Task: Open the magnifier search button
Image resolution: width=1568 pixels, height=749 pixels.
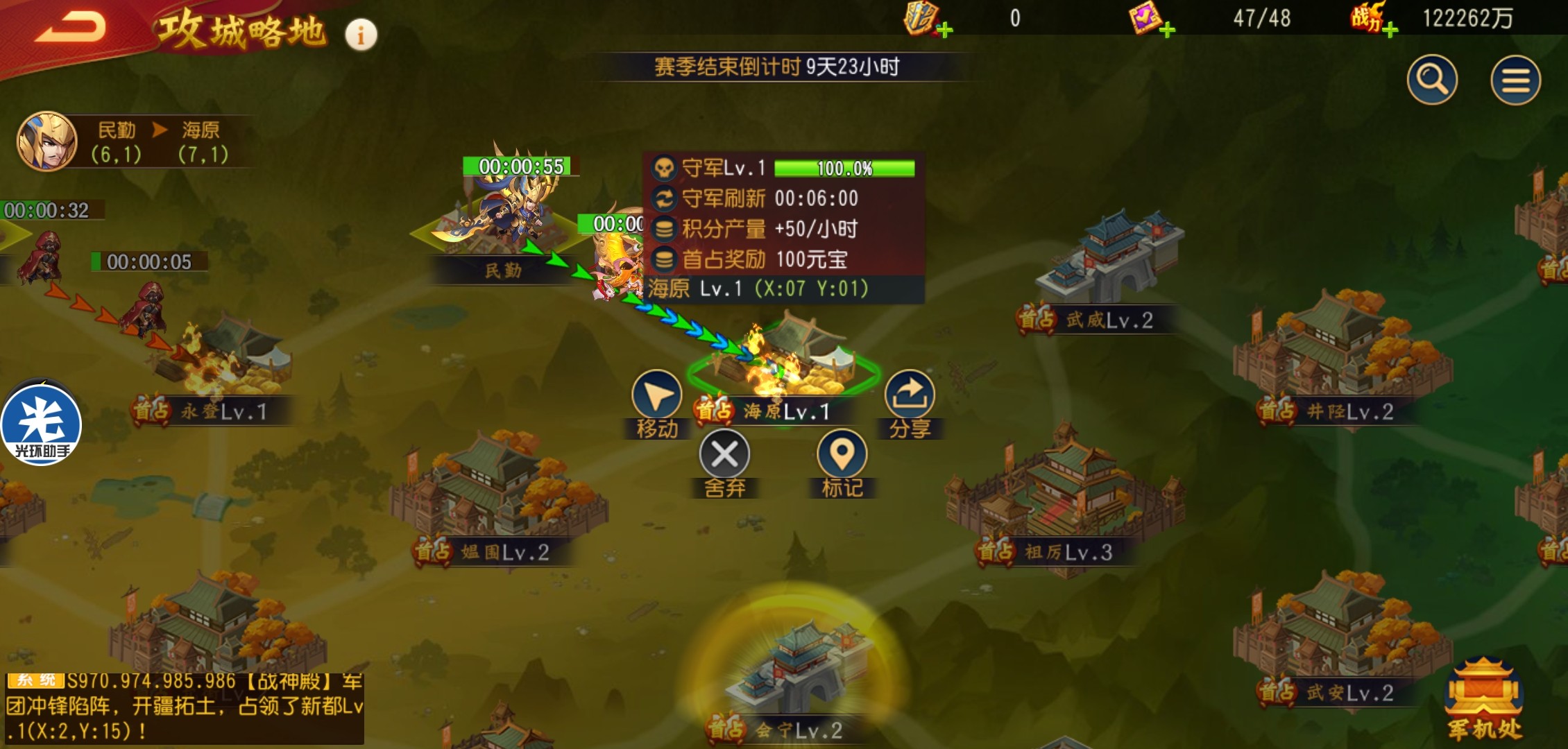Action: point(1432,80)
